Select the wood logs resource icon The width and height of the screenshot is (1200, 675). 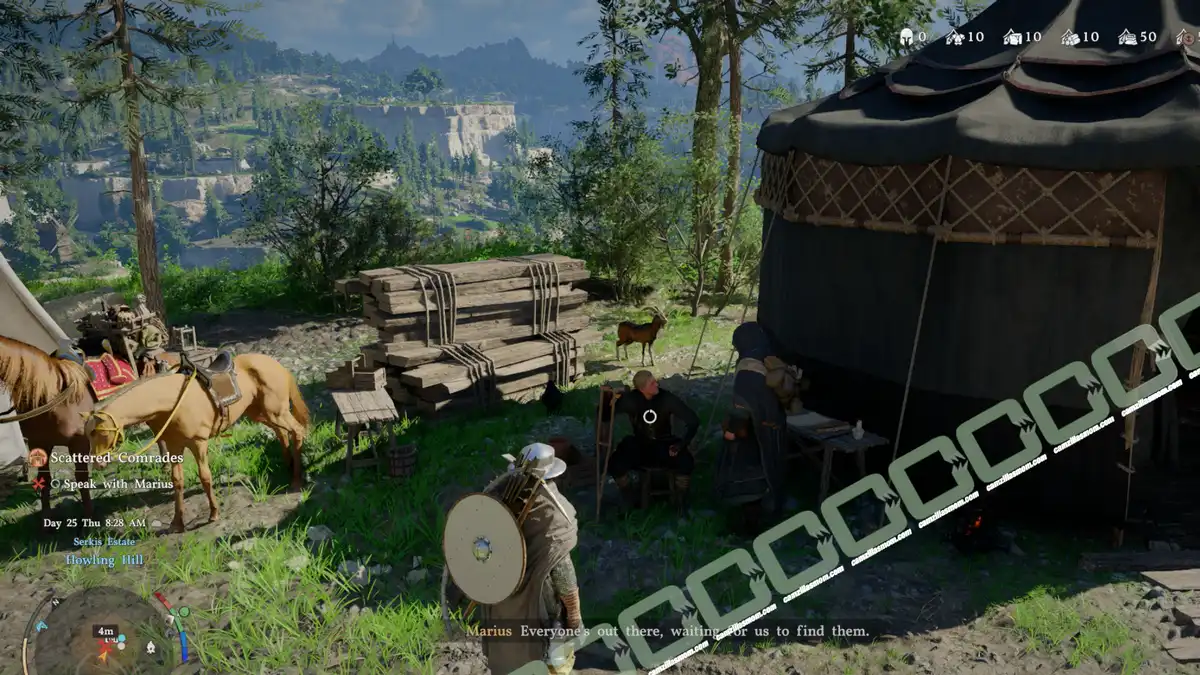point(1069,37)
